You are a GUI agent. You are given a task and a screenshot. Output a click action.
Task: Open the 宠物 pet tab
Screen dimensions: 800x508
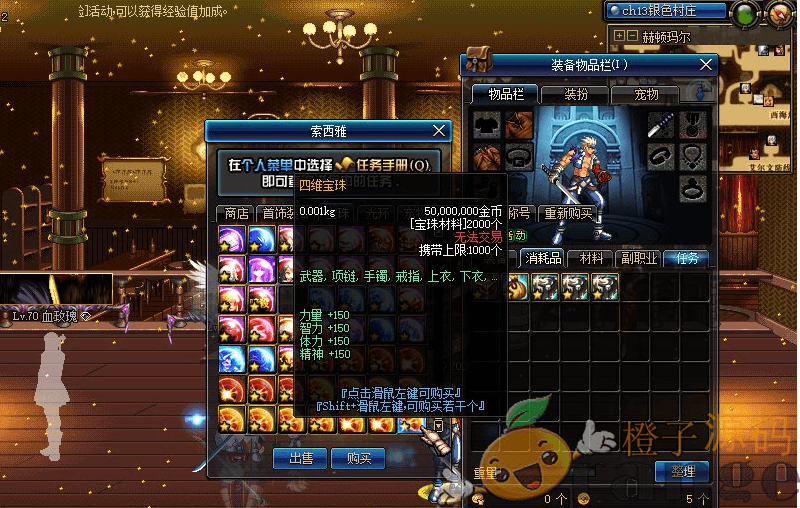(646, 94)
